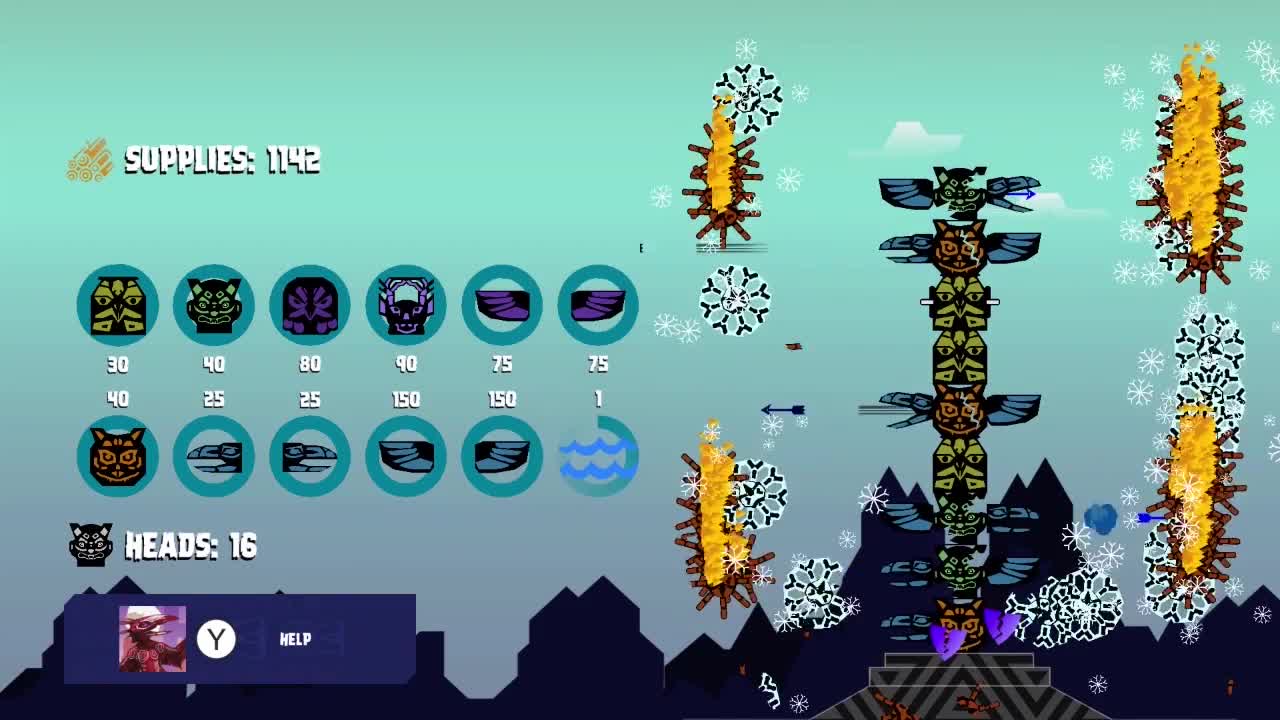Click the golden supplies icon beside the counter
The width and height of the screenshot is (1280, 720).
tap(88, 158)
